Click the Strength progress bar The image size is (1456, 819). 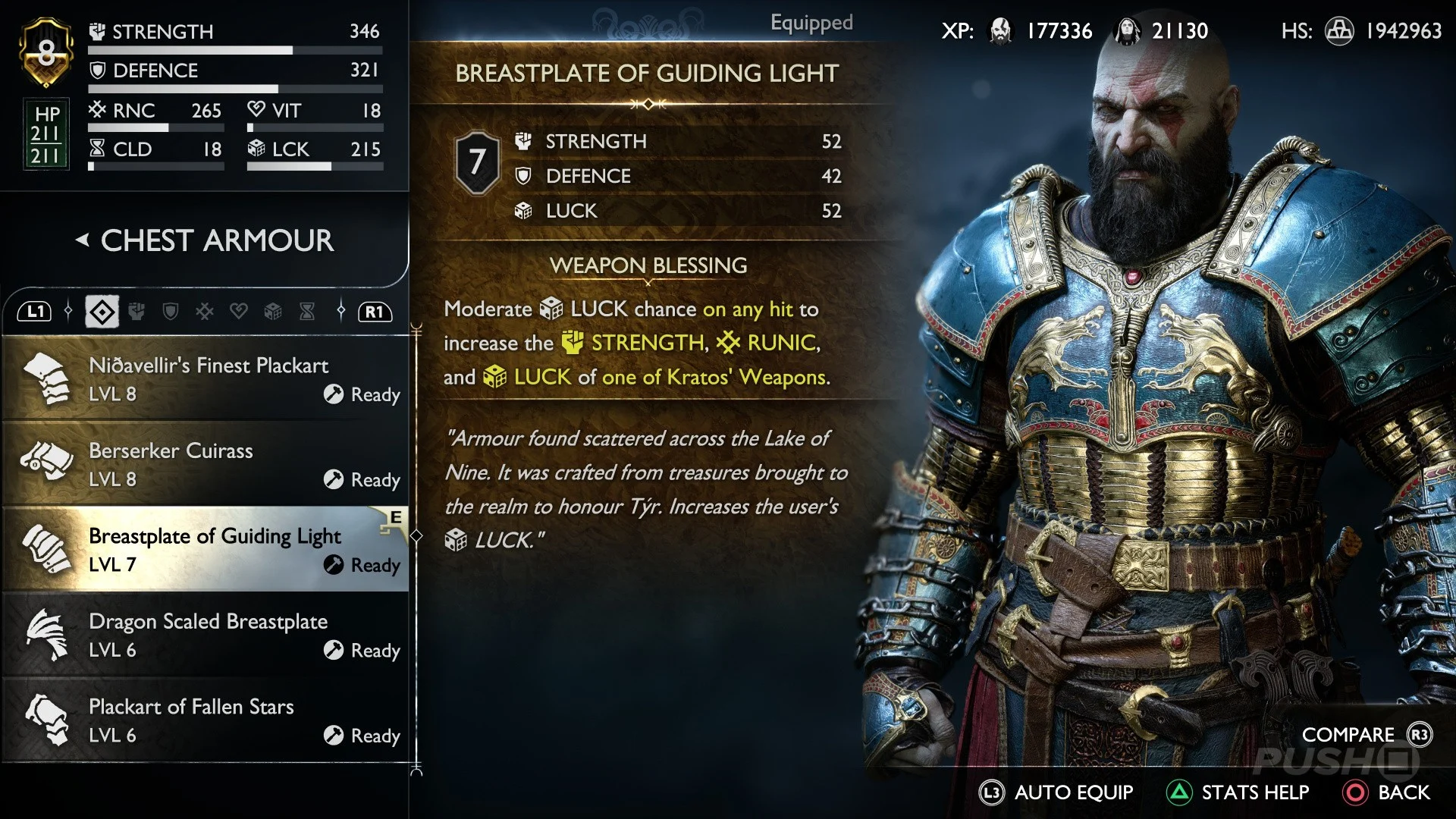point(235,50)
